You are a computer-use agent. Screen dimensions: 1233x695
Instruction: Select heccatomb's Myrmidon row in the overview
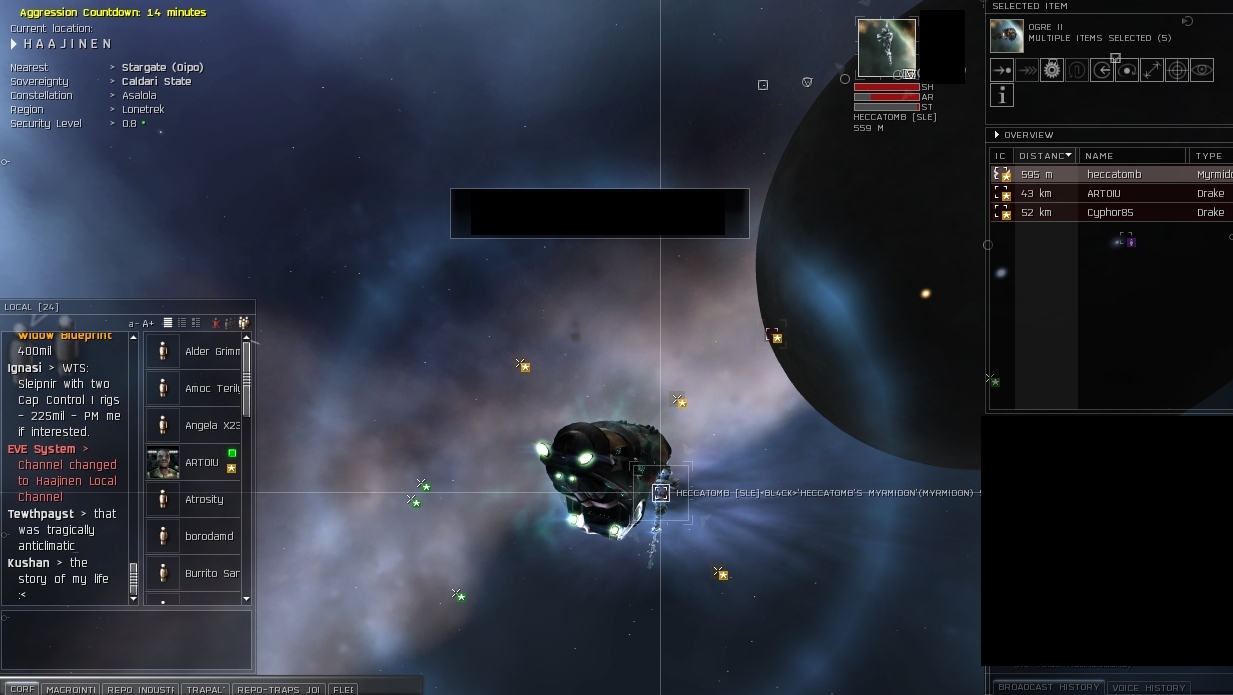pyautogui.click(x=1110, y=175)
